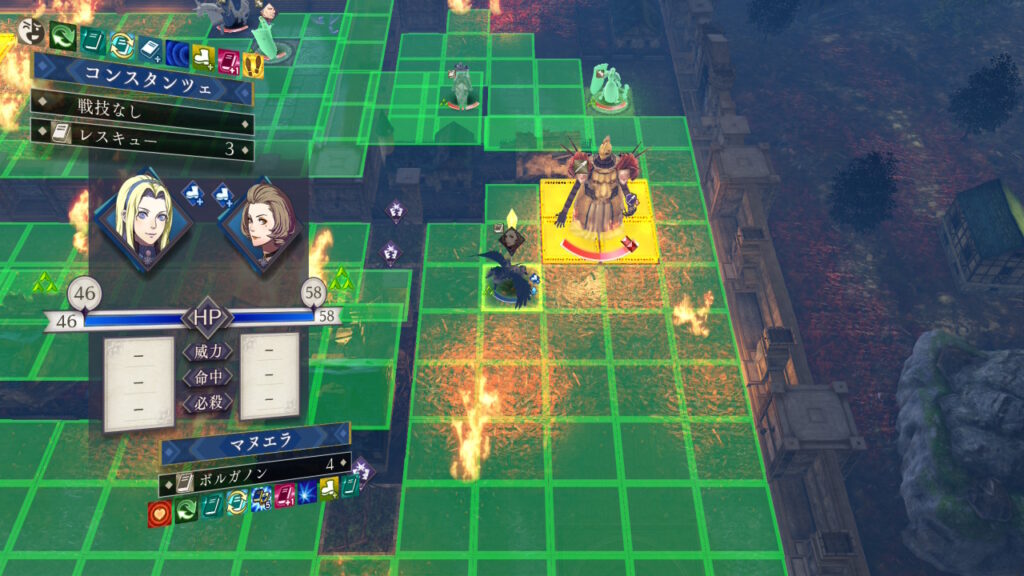Inspect the pink book +1 icon above コンスタンツェ
1024x576 pixels.
(229, 61)
